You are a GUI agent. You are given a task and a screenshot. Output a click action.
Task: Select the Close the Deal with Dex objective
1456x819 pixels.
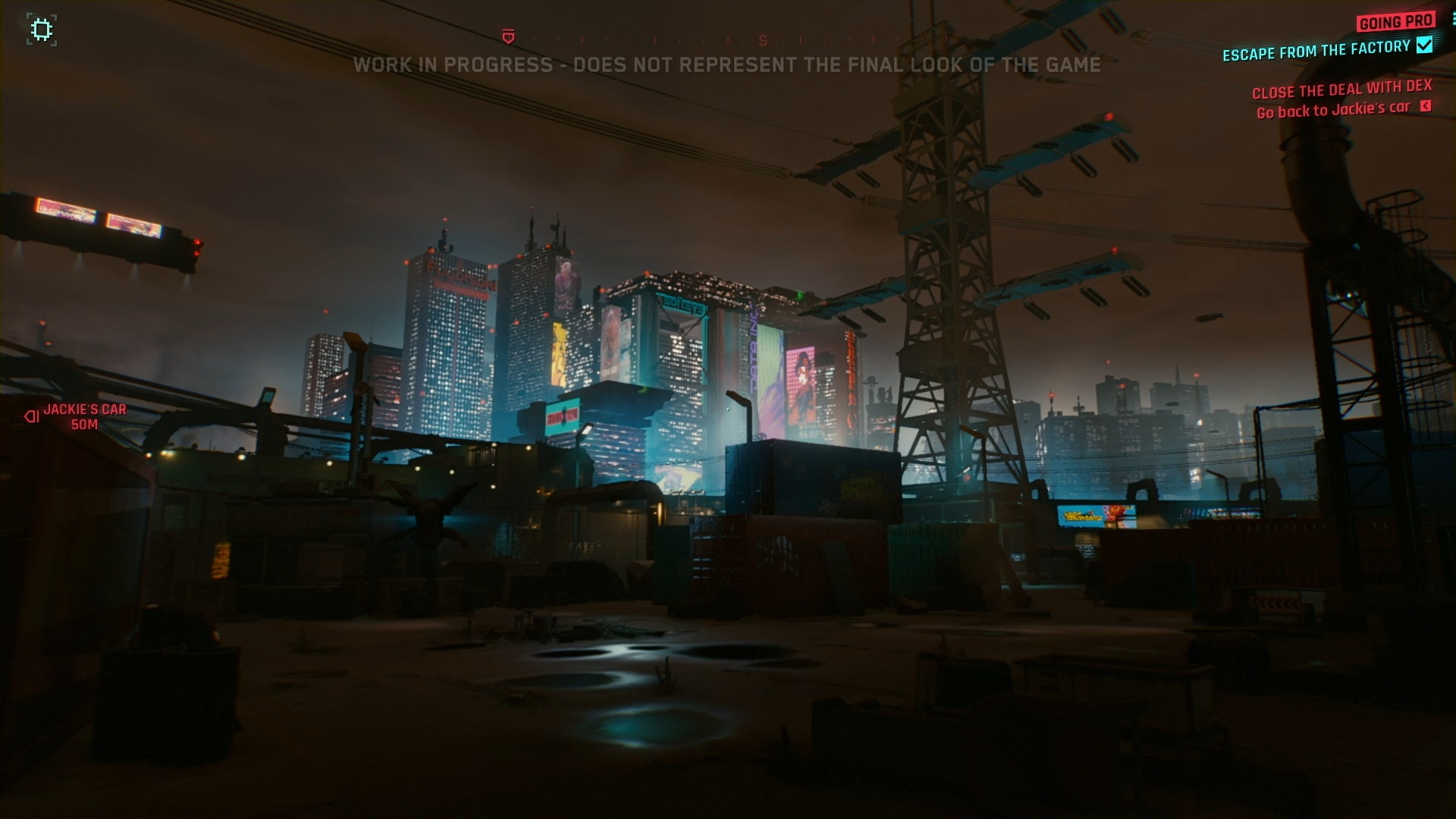[1341, 90]
